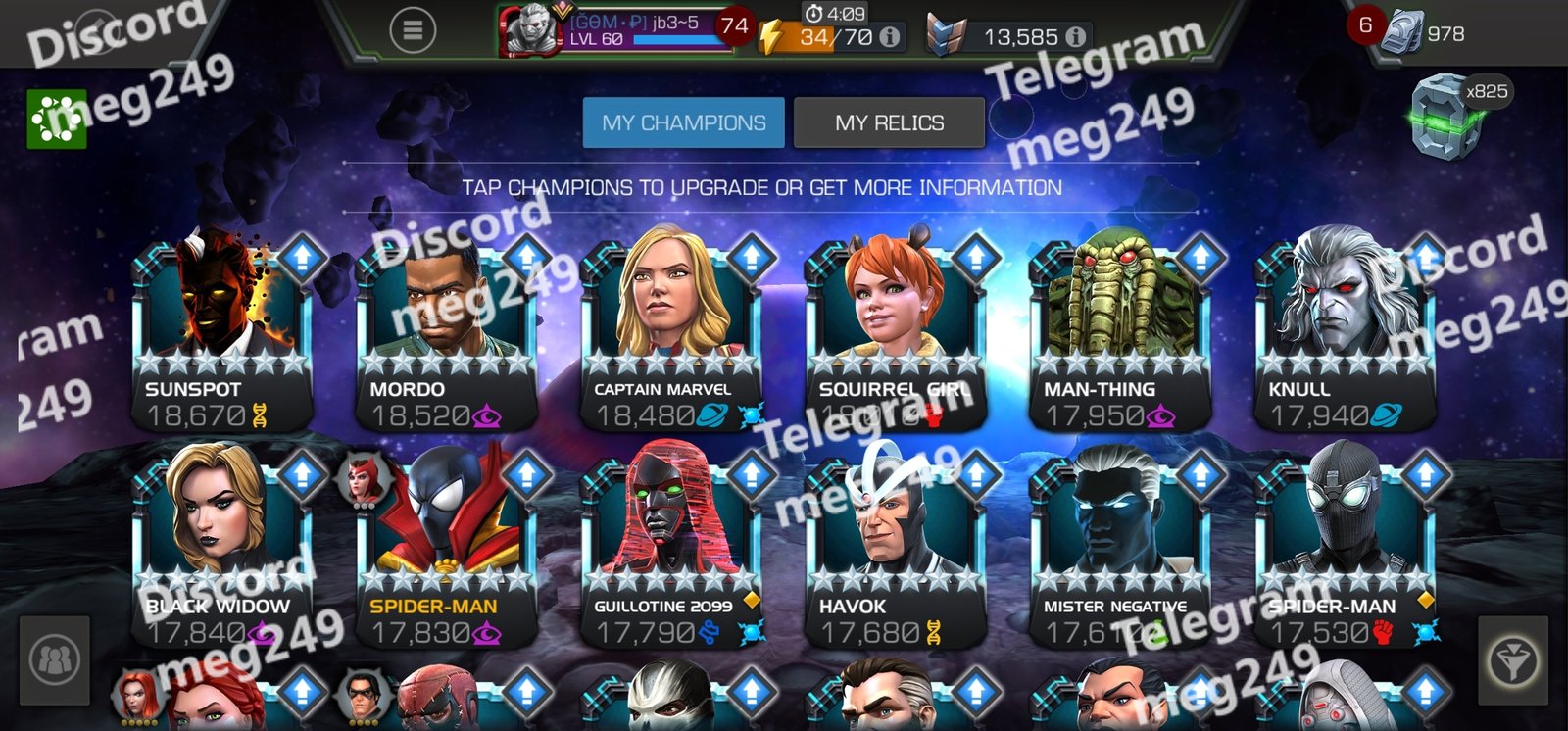Show energy info next to 34/70
Screen dimensions: 1568x731
890,37
